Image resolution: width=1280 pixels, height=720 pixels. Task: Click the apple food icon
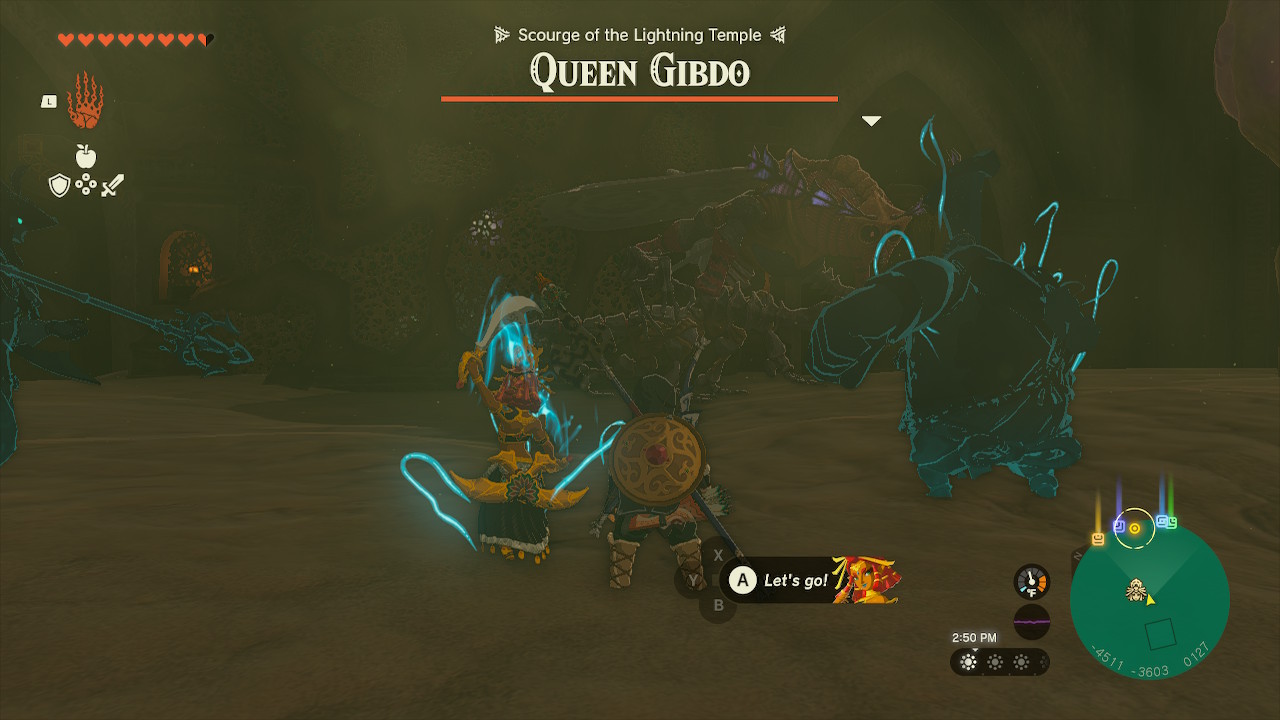click(x=86, y=156)
